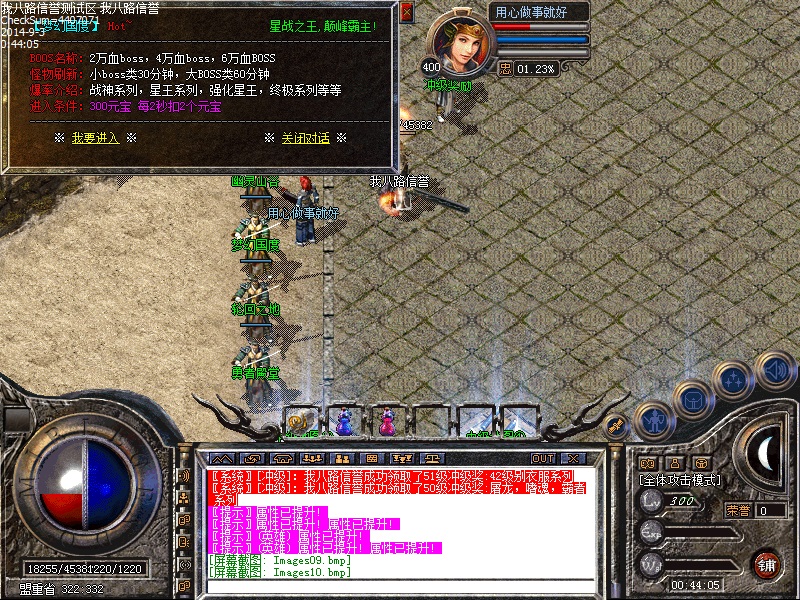This screenshot has width=800, height=600.
Task: Click the chat text input line
Action: click(x=400, y=584)
